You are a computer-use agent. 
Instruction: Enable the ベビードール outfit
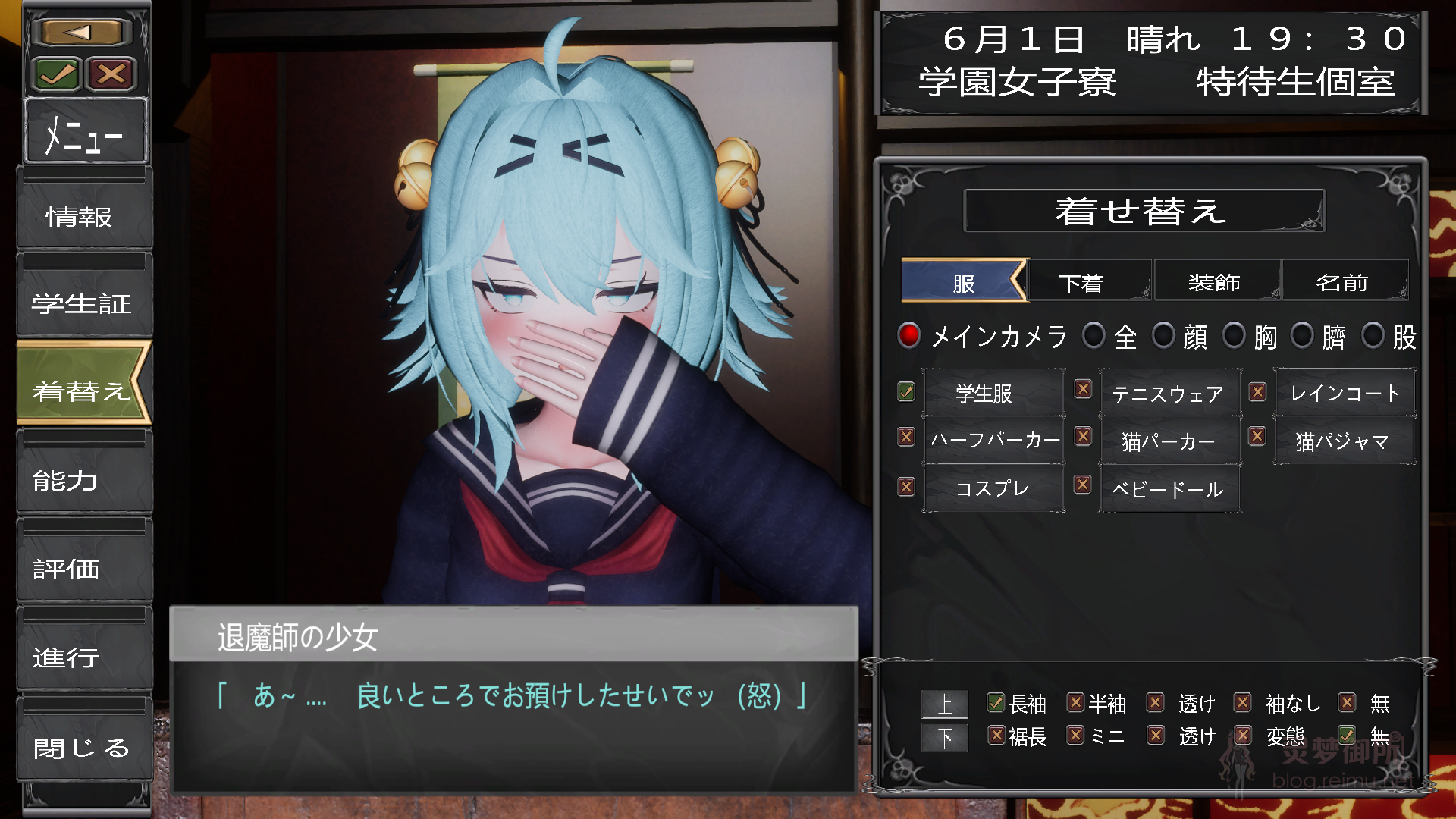click(1082, 485)
